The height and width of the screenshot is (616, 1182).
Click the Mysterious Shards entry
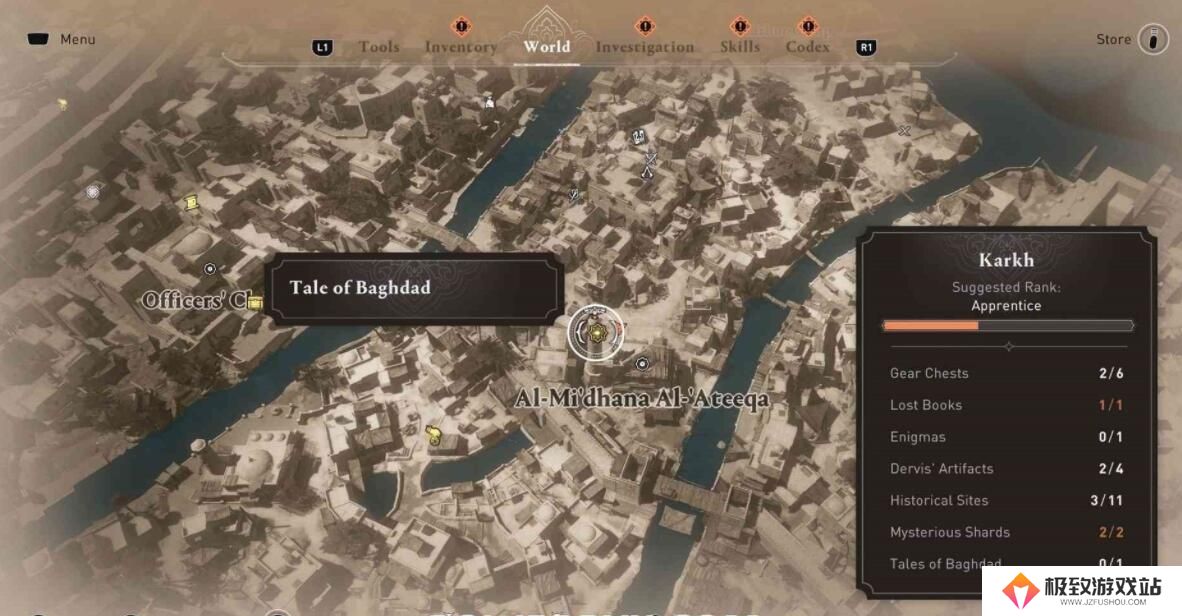tap(1007, 532)
